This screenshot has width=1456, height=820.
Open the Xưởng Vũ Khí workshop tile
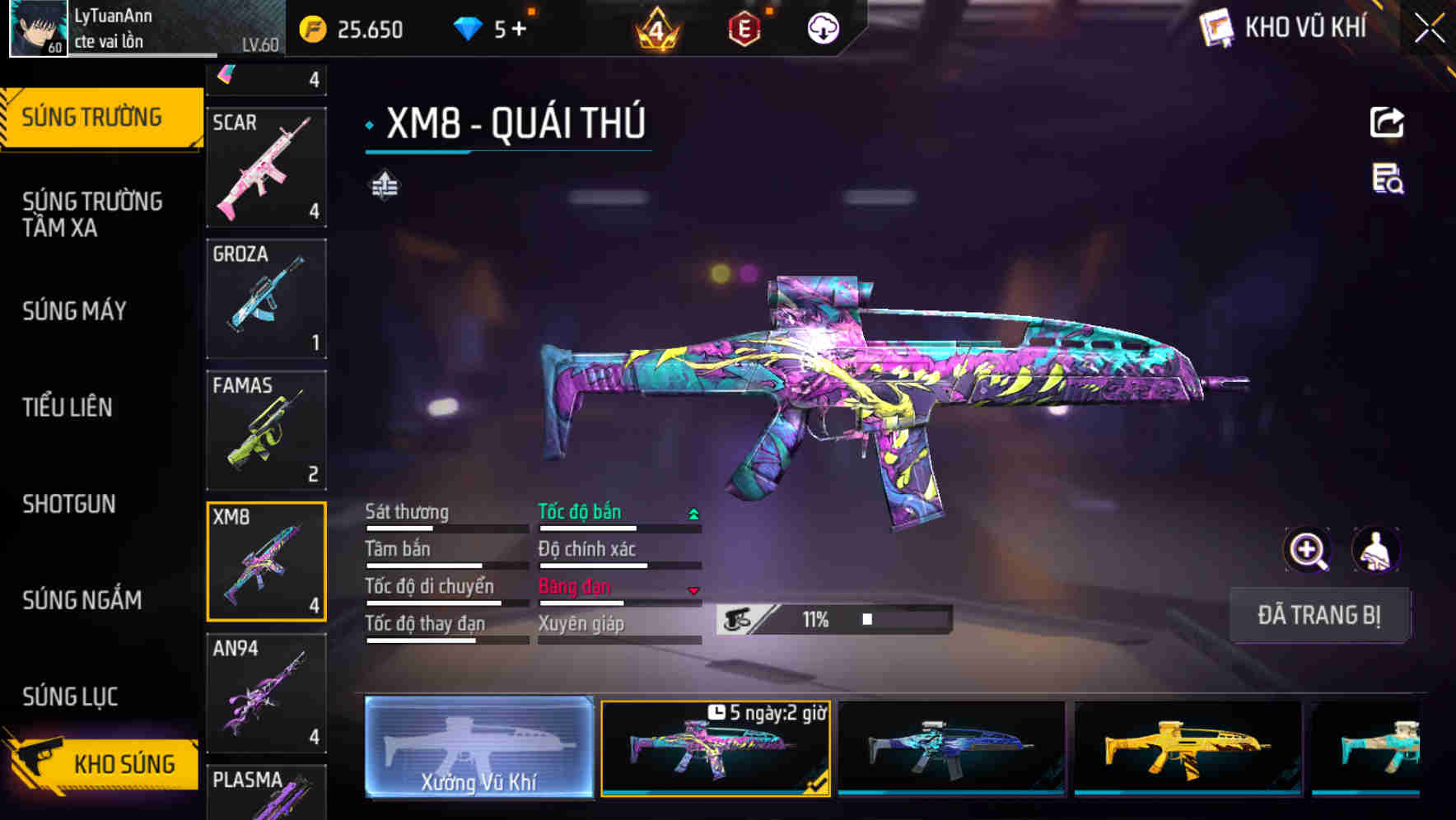pos(478,747)
